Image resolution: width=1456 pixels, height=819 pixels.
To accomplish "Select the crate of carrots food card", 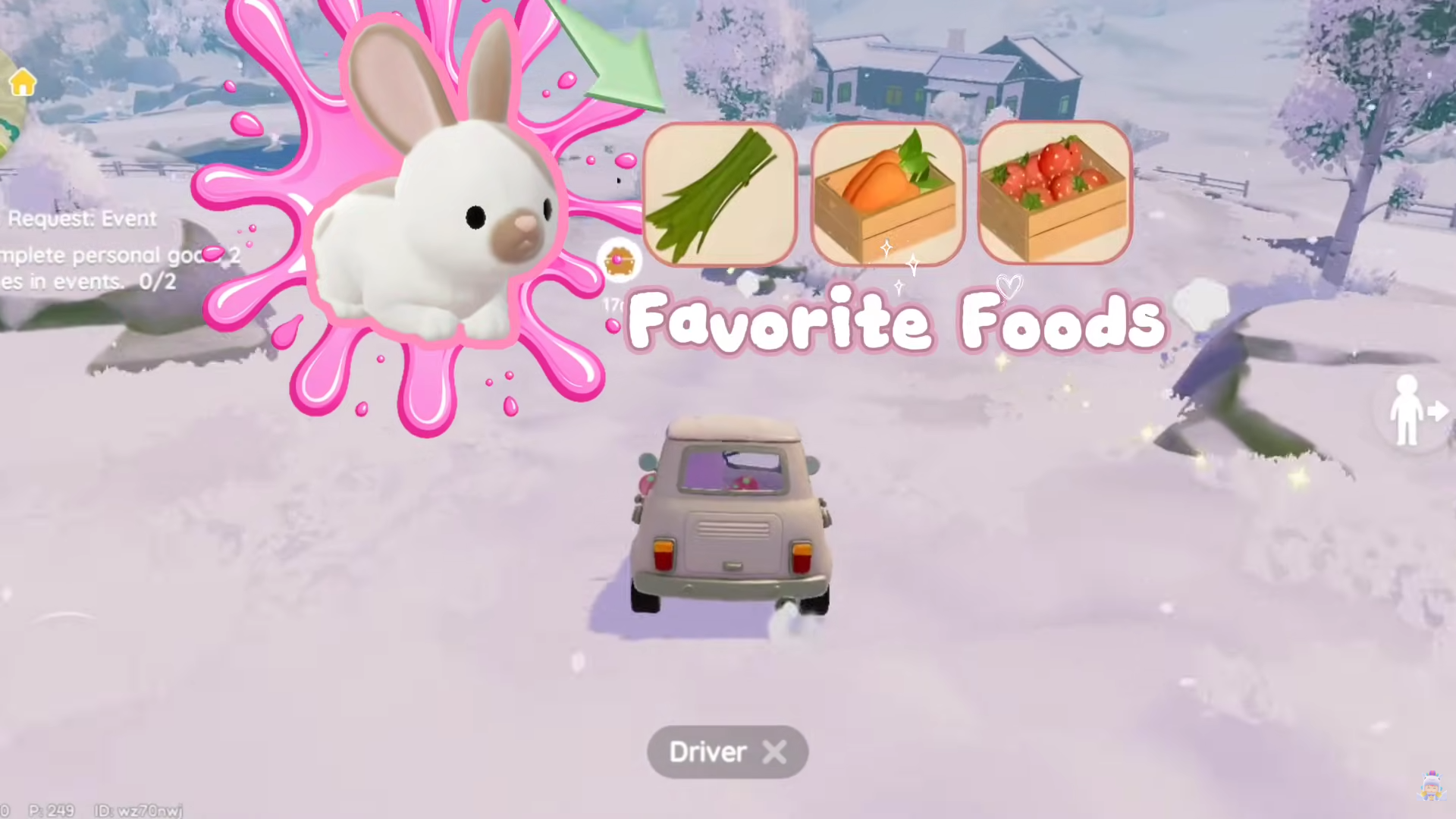I will [x=887, y=195].
